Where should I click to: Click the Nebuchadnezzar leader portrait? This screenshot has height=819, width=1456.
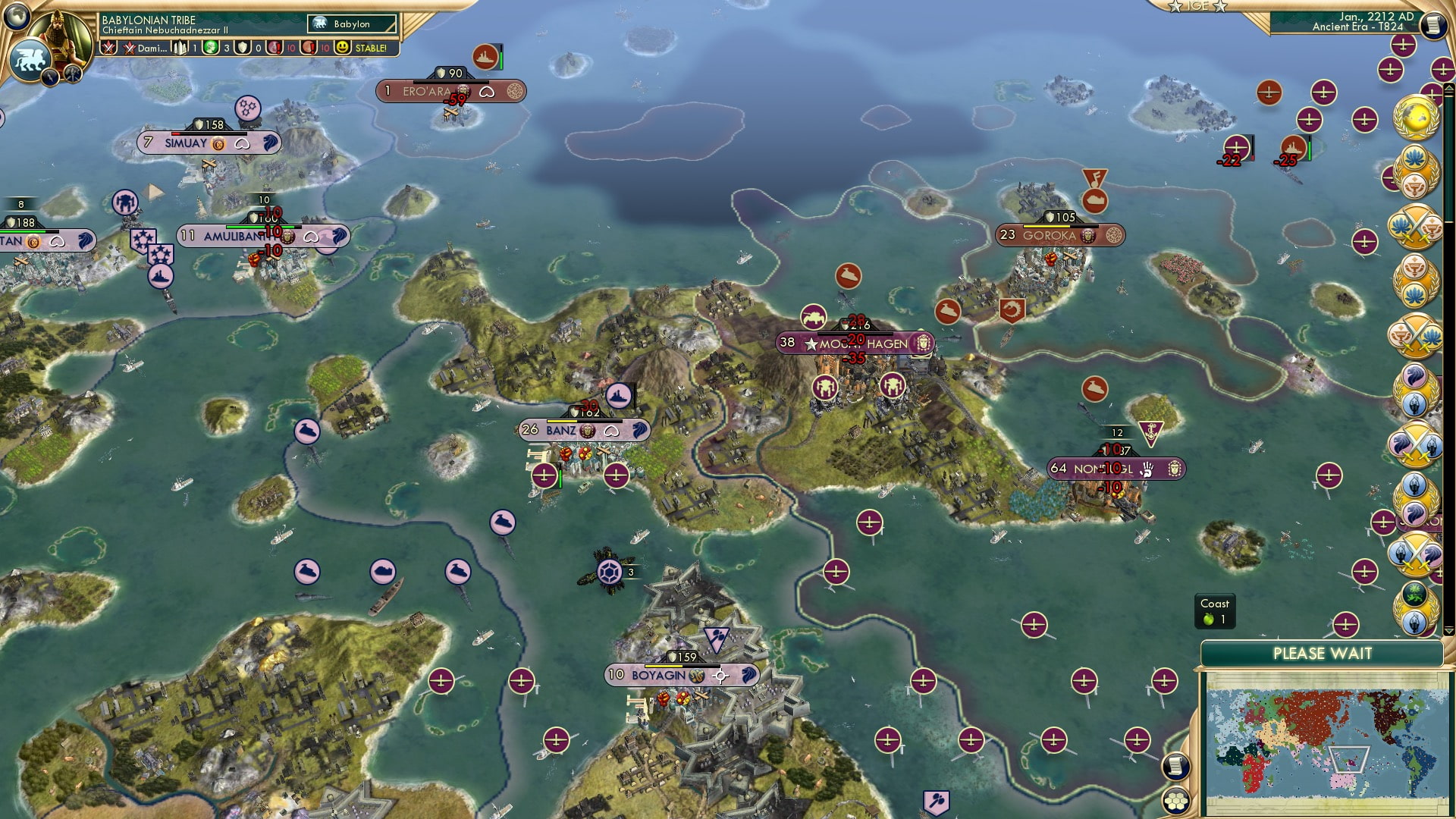click(62, 34)
